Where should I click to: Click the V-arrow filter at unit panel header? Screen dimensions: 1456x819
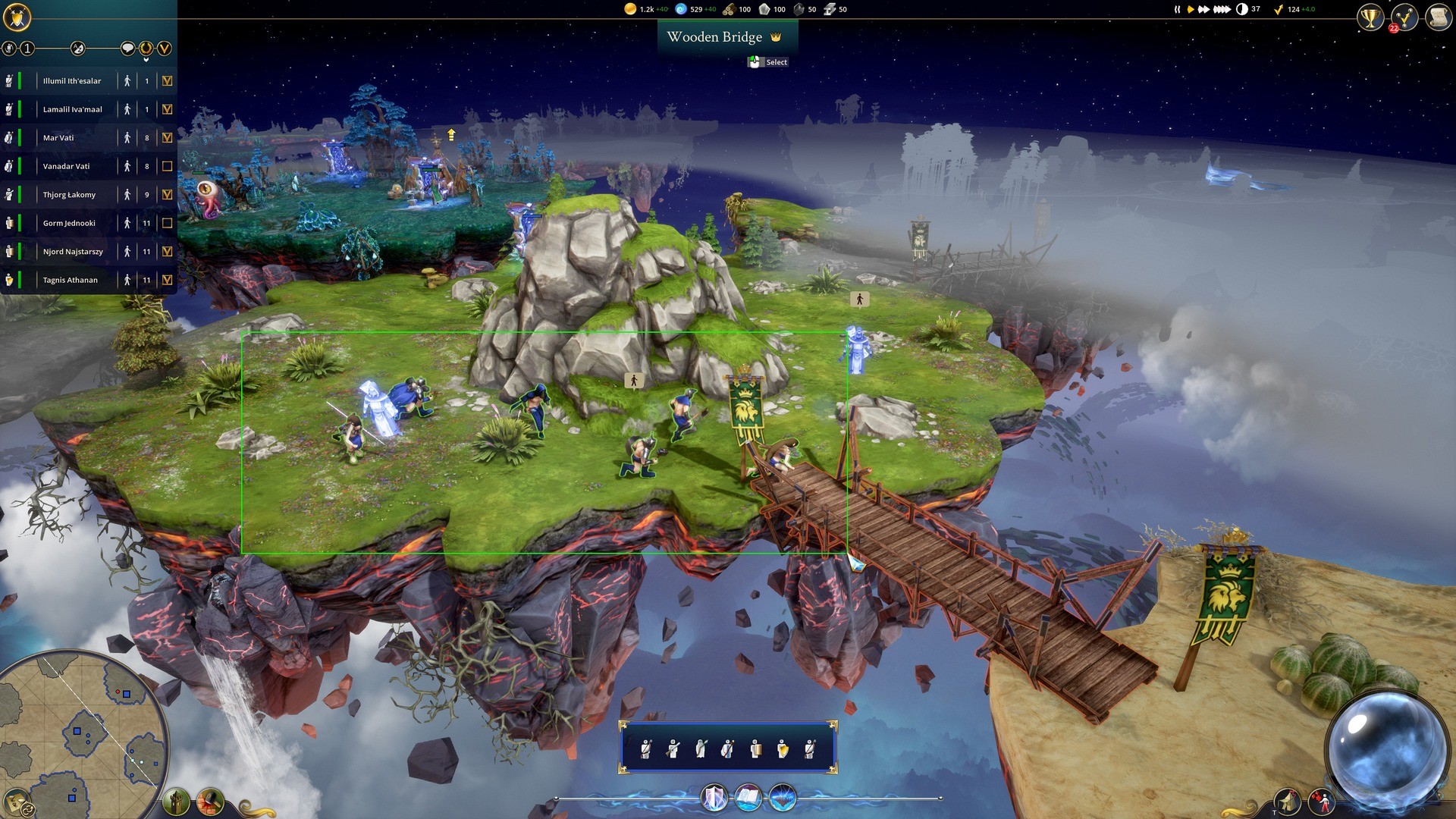coord(165,48)
